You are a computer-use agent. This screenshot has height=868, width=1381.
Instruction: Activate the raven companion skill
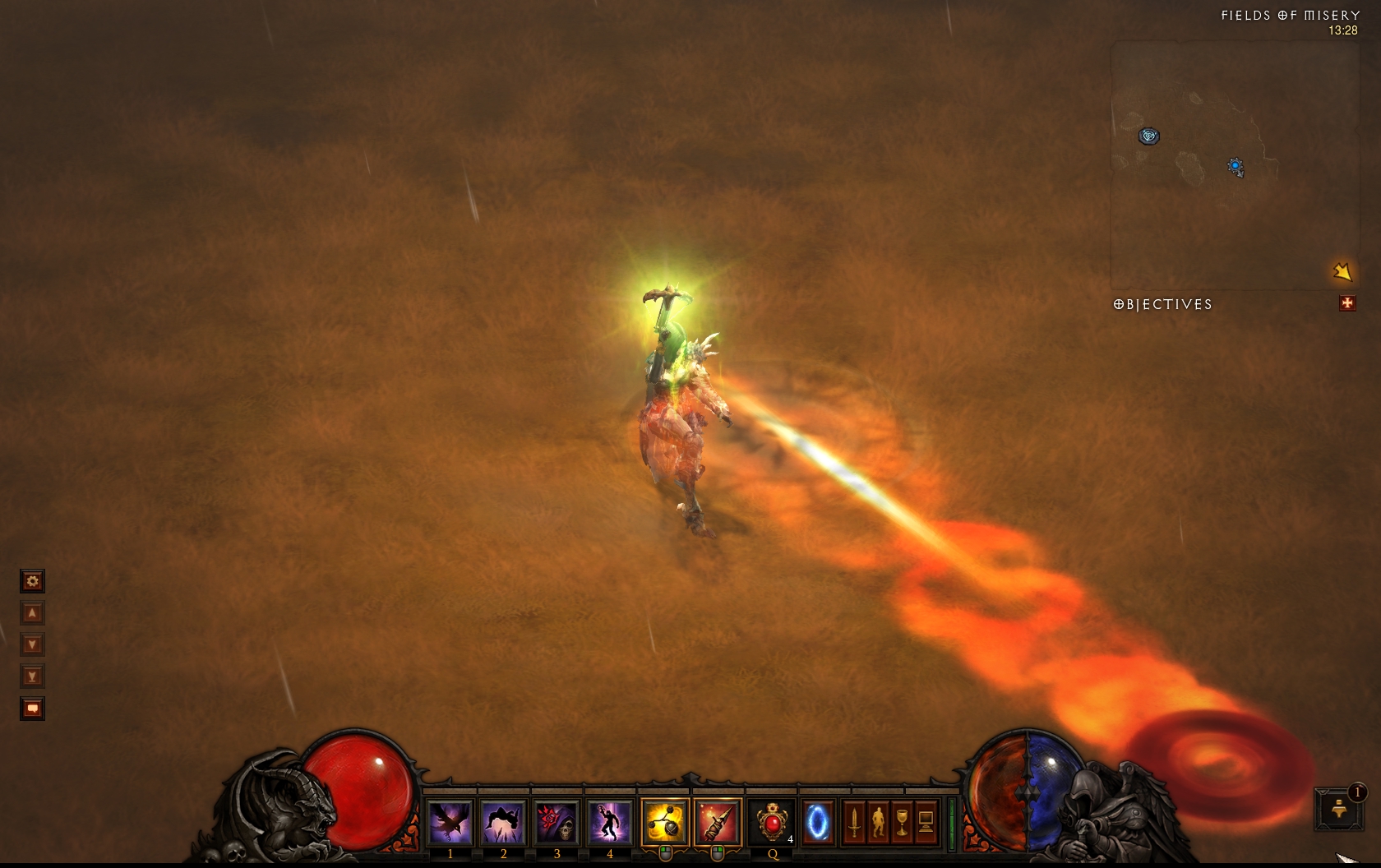(x=450, y=821)
